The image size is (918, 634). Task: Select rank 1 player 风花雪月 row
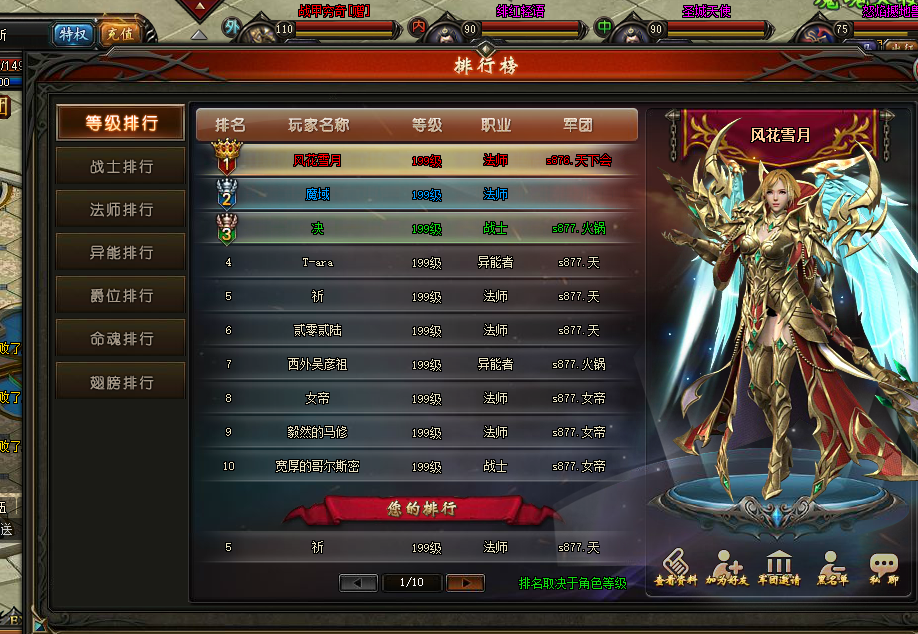click(416, 160)
